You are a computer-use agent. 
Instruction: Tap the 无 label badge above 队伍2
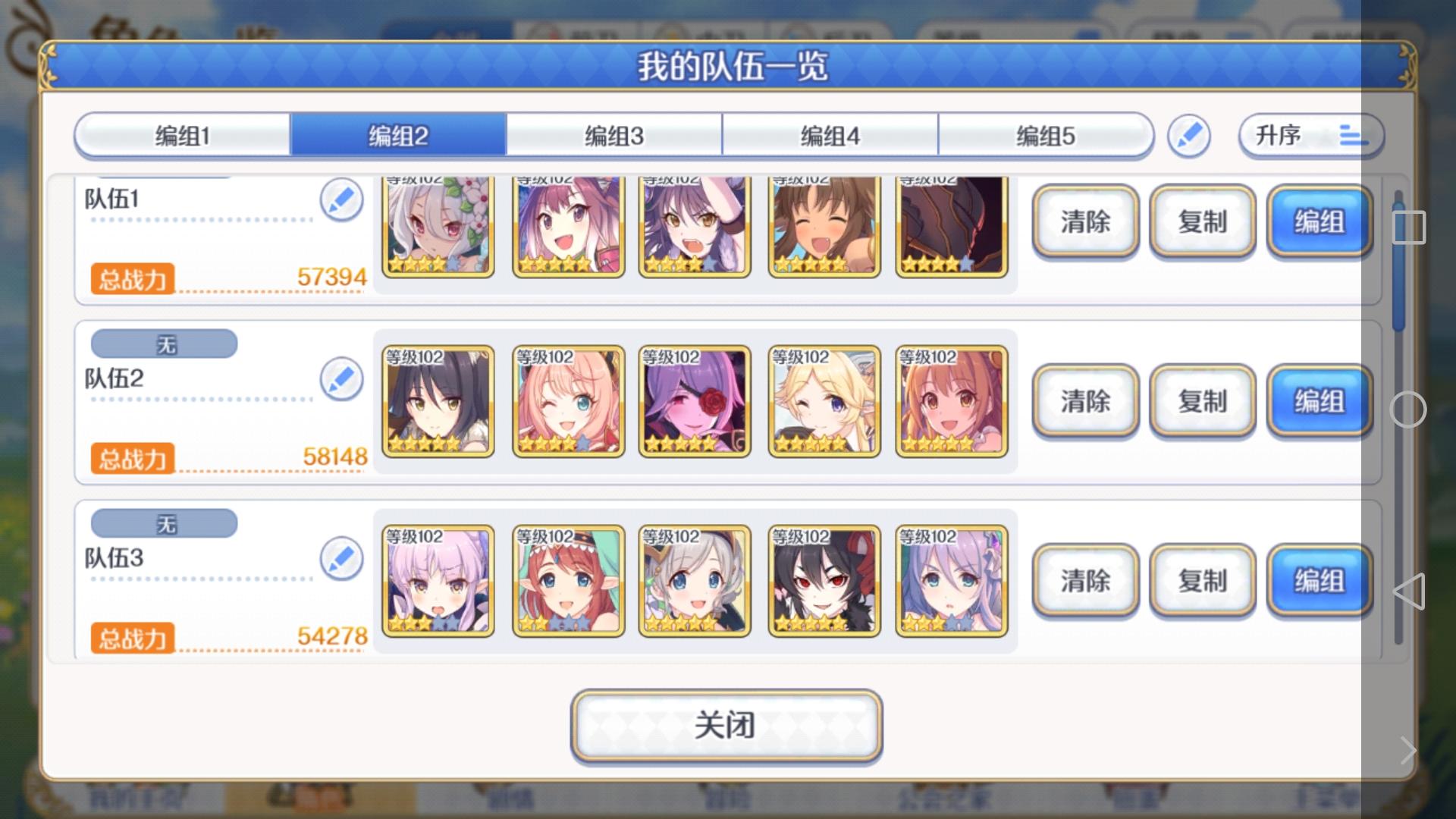163,344
